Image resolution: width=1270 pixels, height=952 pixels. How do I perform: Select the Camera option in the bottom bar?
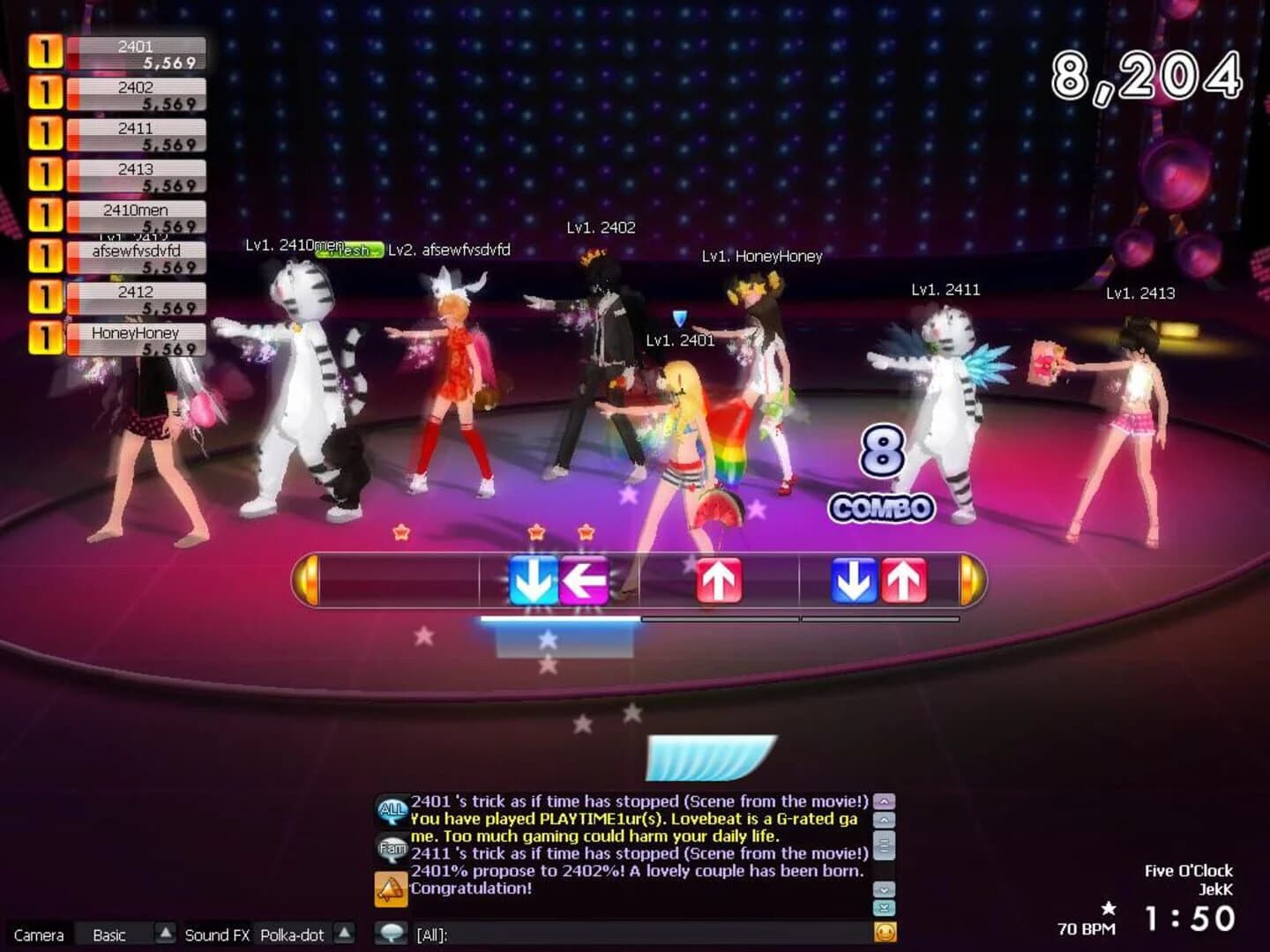tap(37, 934)
